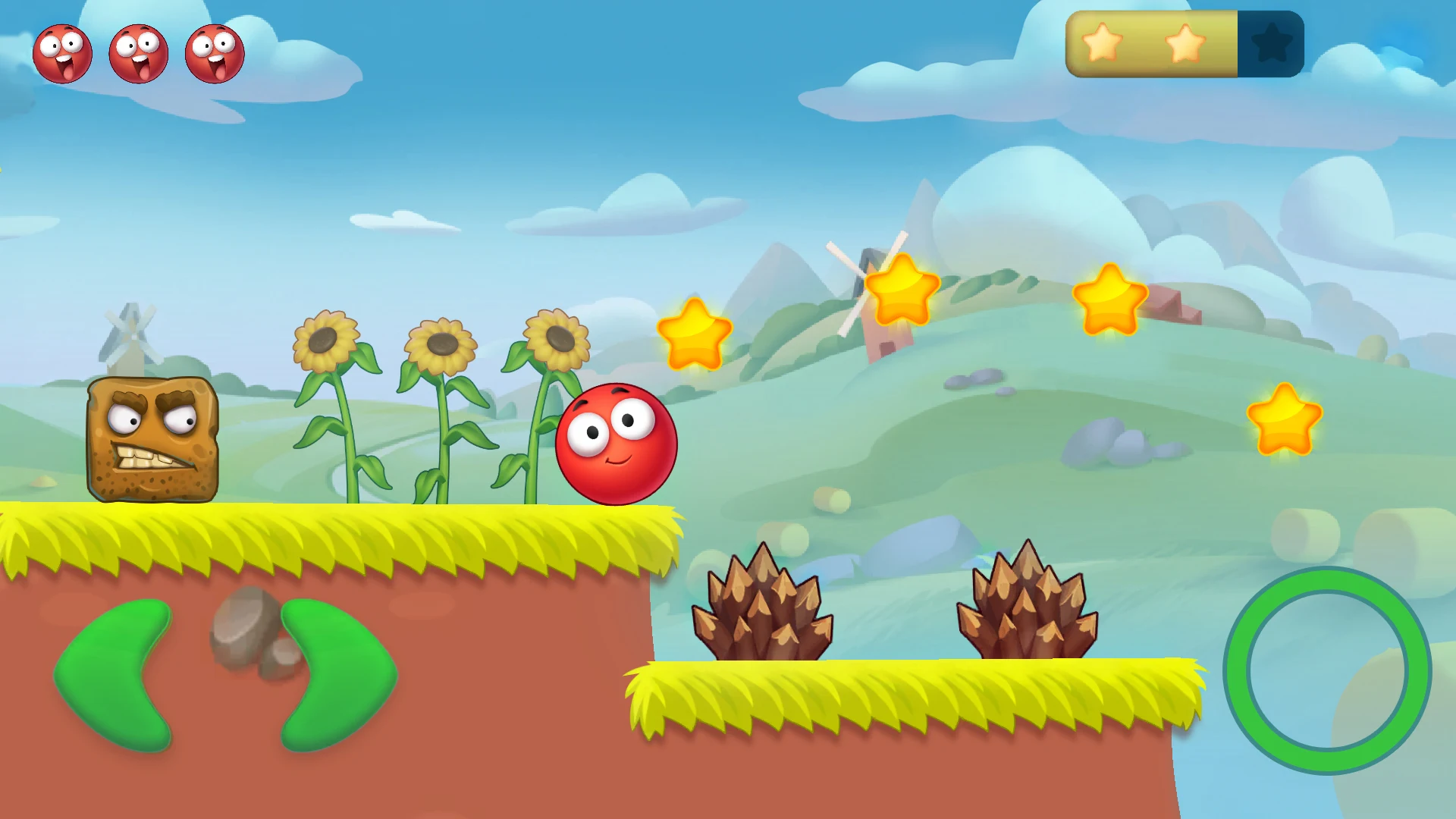Click the left spike cluster on the lower platform
Screen dimensions: 1456x819
[x=762, y=607]
